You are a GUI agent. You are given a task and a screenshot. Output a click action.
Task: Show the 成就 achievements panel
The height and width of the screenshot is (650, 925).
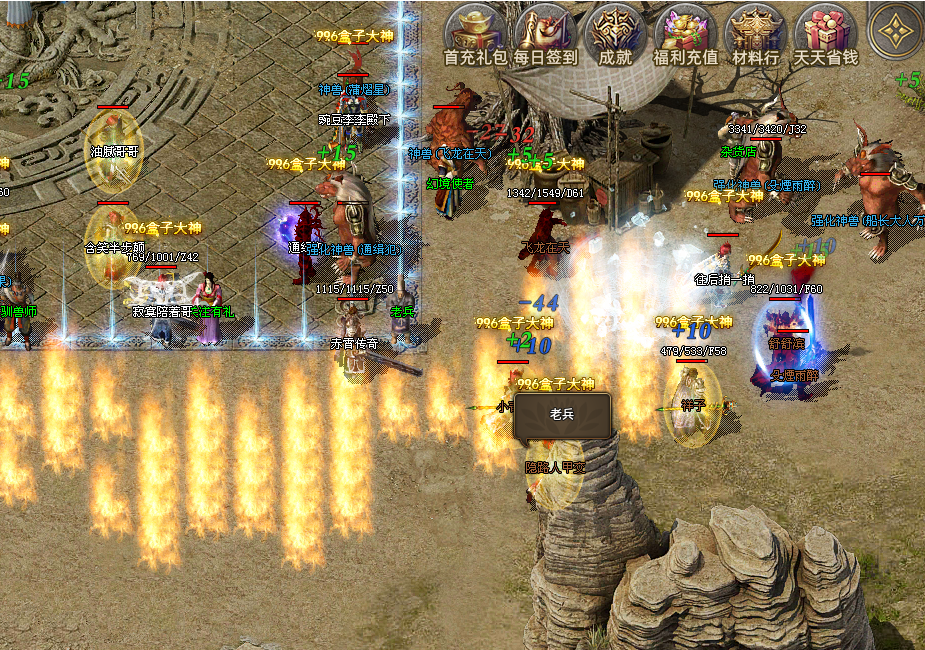(615, 33)
